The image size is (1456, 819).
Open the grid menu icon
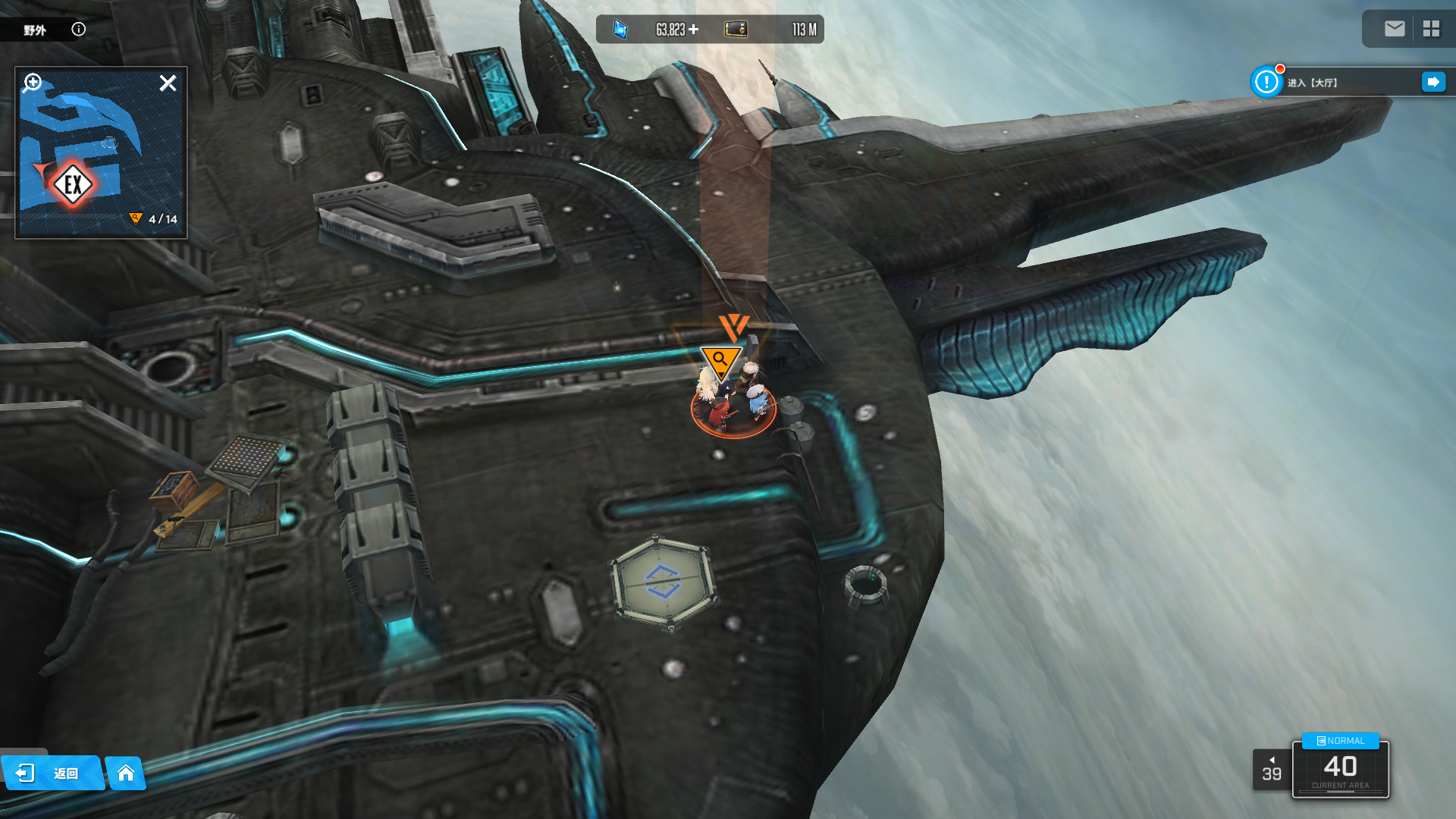tap(1431, 29)
